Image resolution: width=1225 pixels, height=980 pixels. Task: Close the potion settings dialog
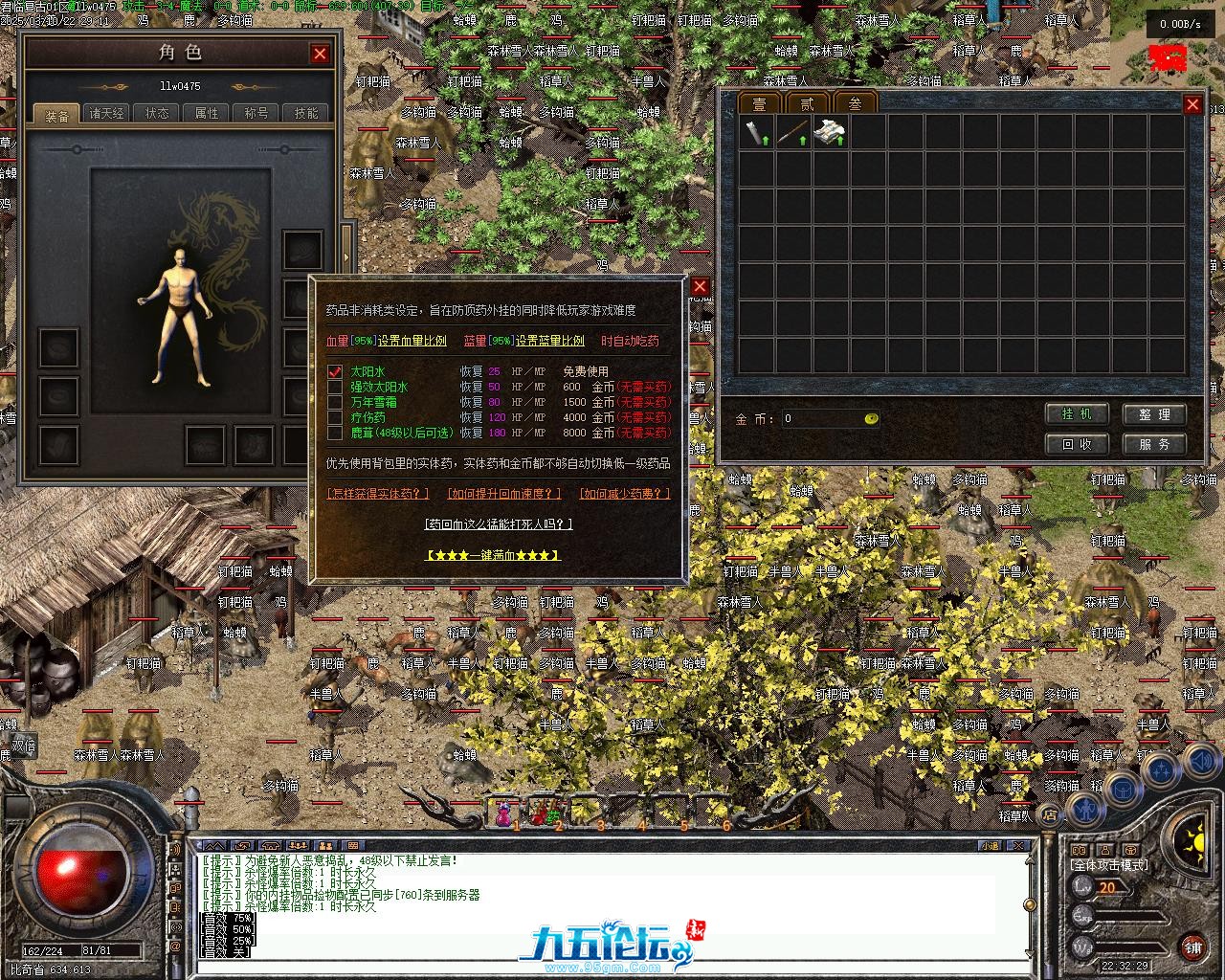point(700,286)
